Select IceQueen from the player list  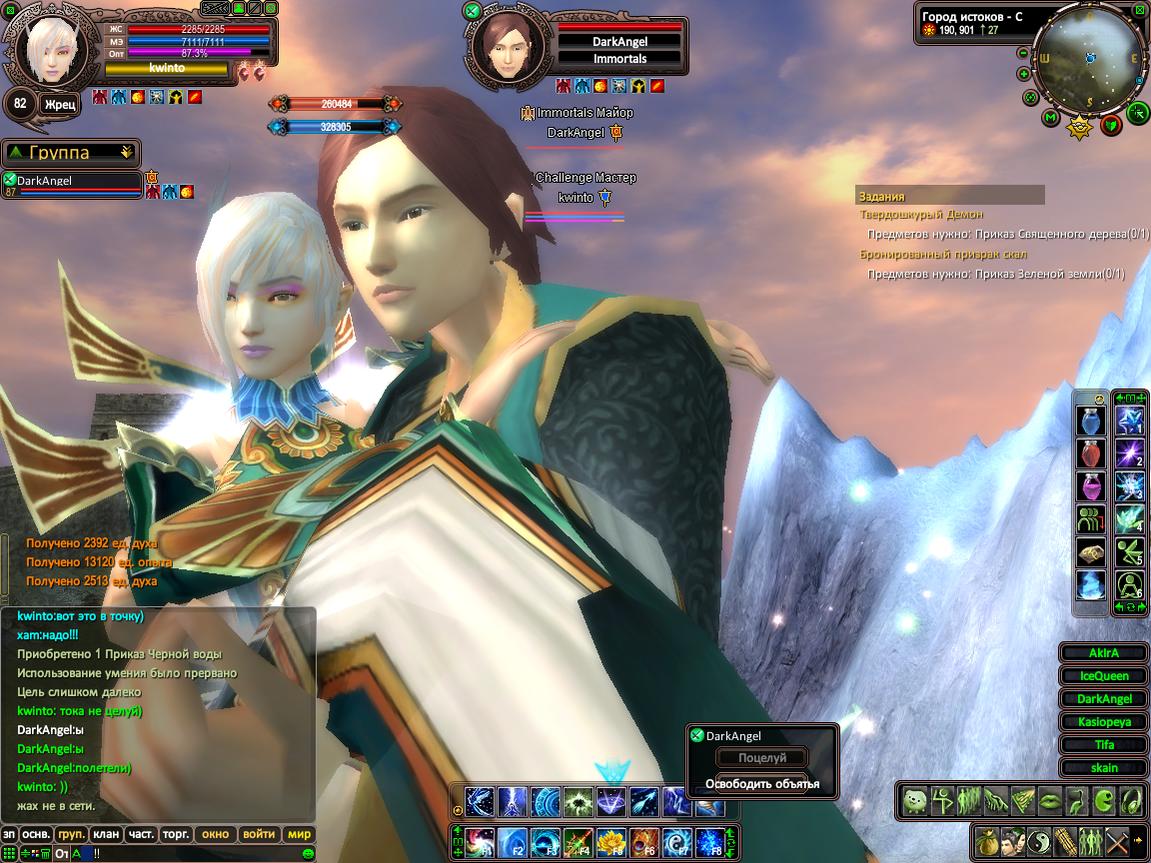pos(1104,676)
